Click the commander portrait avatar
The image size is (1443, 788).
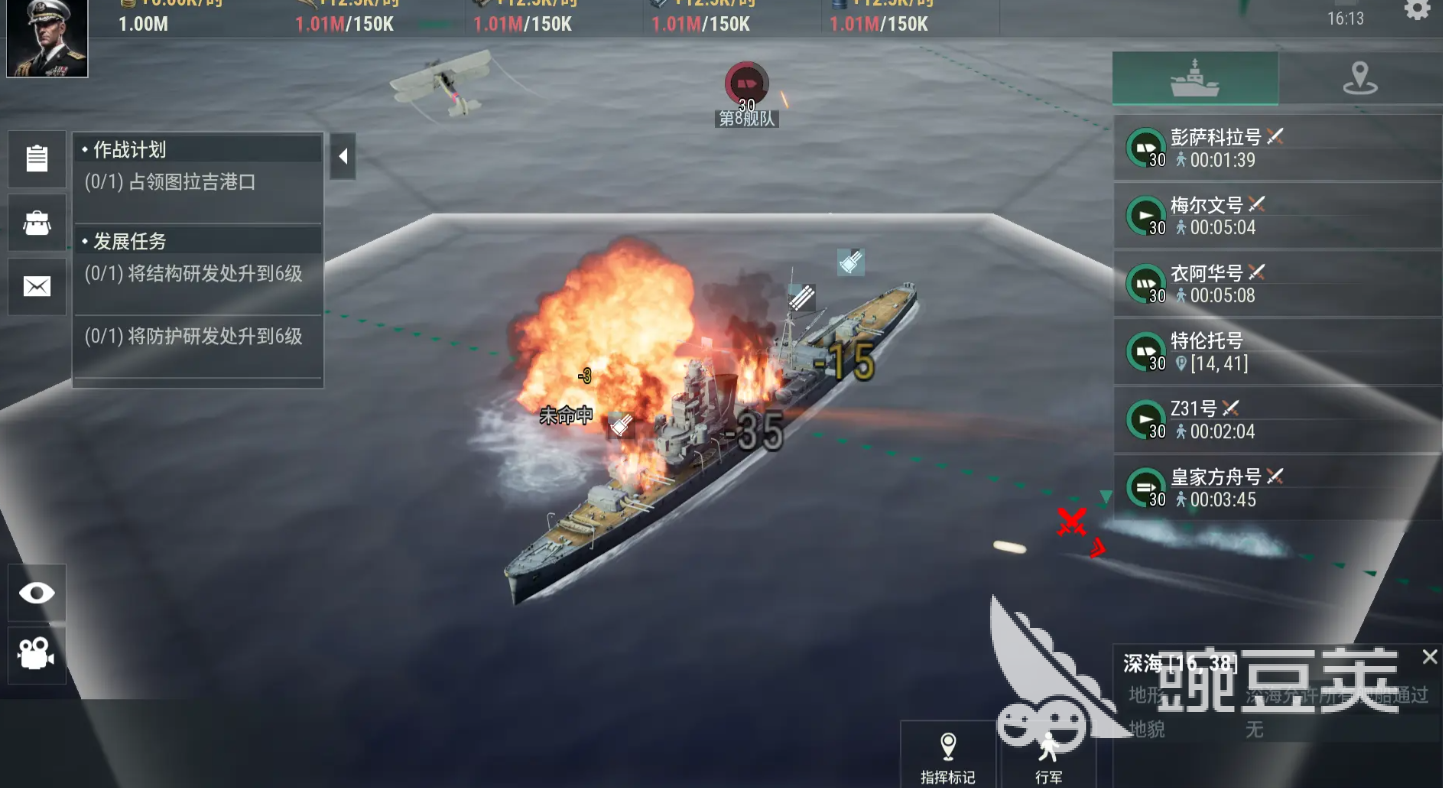(x=47, y=38)
